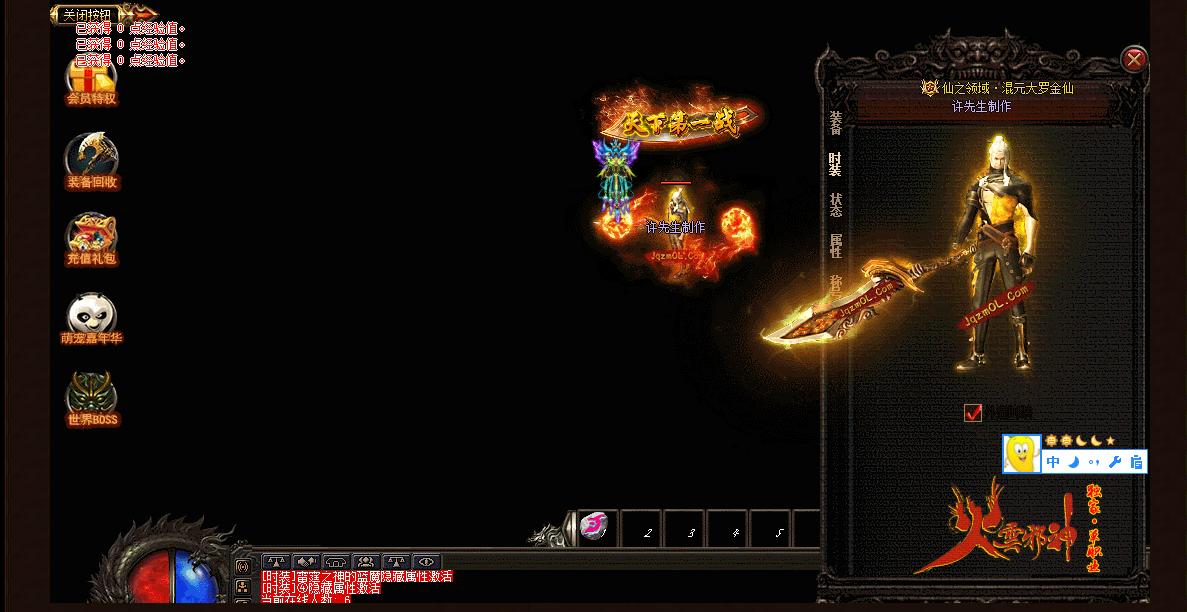The width and height of the screenshot is (1187, 612).
Task: Open the 装备回收 equipment recycling icon
Action: 92,160
